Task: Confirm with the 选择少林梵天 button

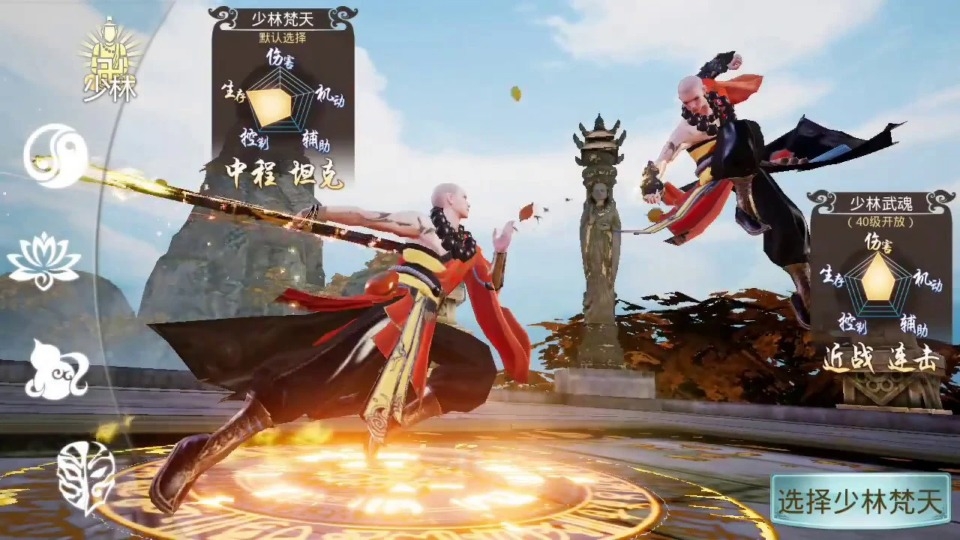Action: pos(860,500)
